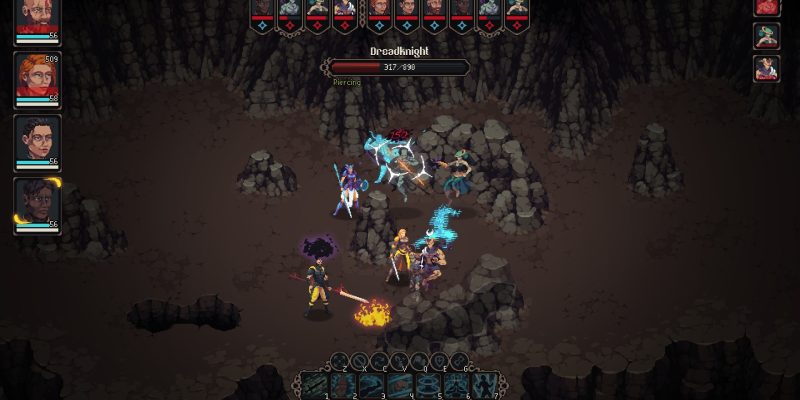This screenshot has height=400, width=800.
Task: Click the round action button labeled Q
Action: (420, 361)
